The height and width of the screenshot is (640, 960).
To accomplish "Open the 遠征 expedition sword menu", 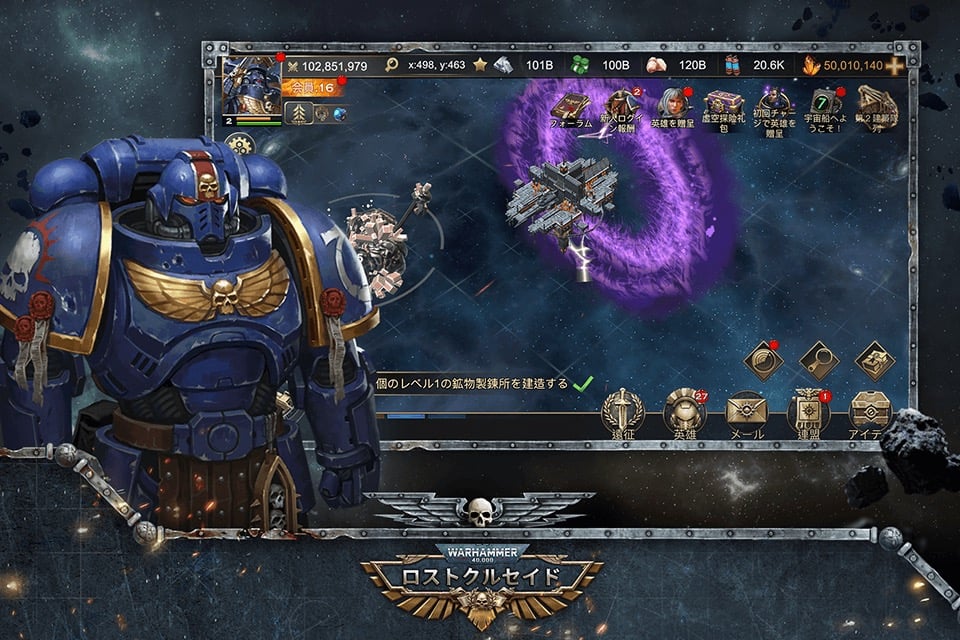I will [x=622, y=411].
